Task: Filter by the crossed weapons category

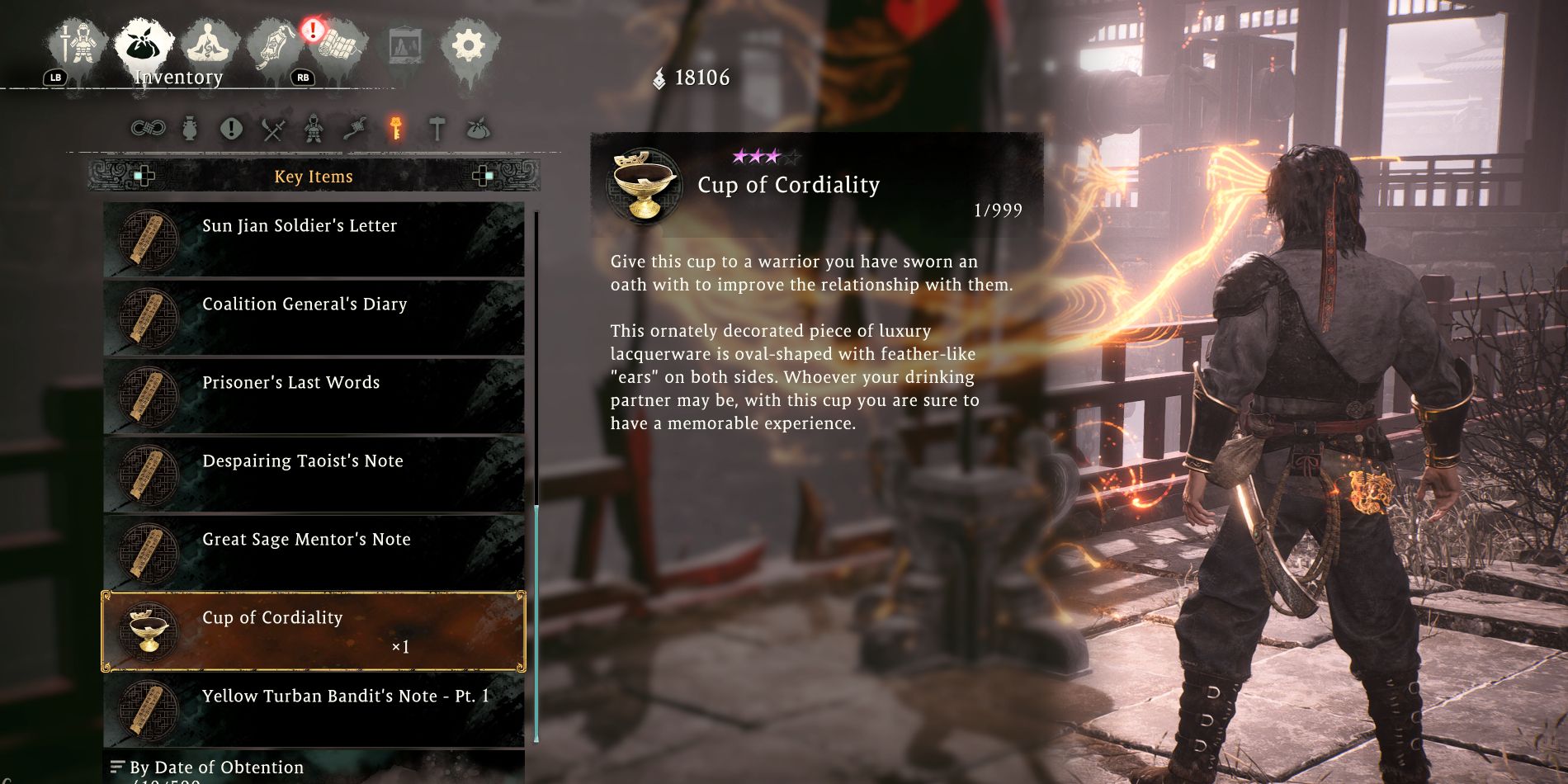Action: click(273, 130)
